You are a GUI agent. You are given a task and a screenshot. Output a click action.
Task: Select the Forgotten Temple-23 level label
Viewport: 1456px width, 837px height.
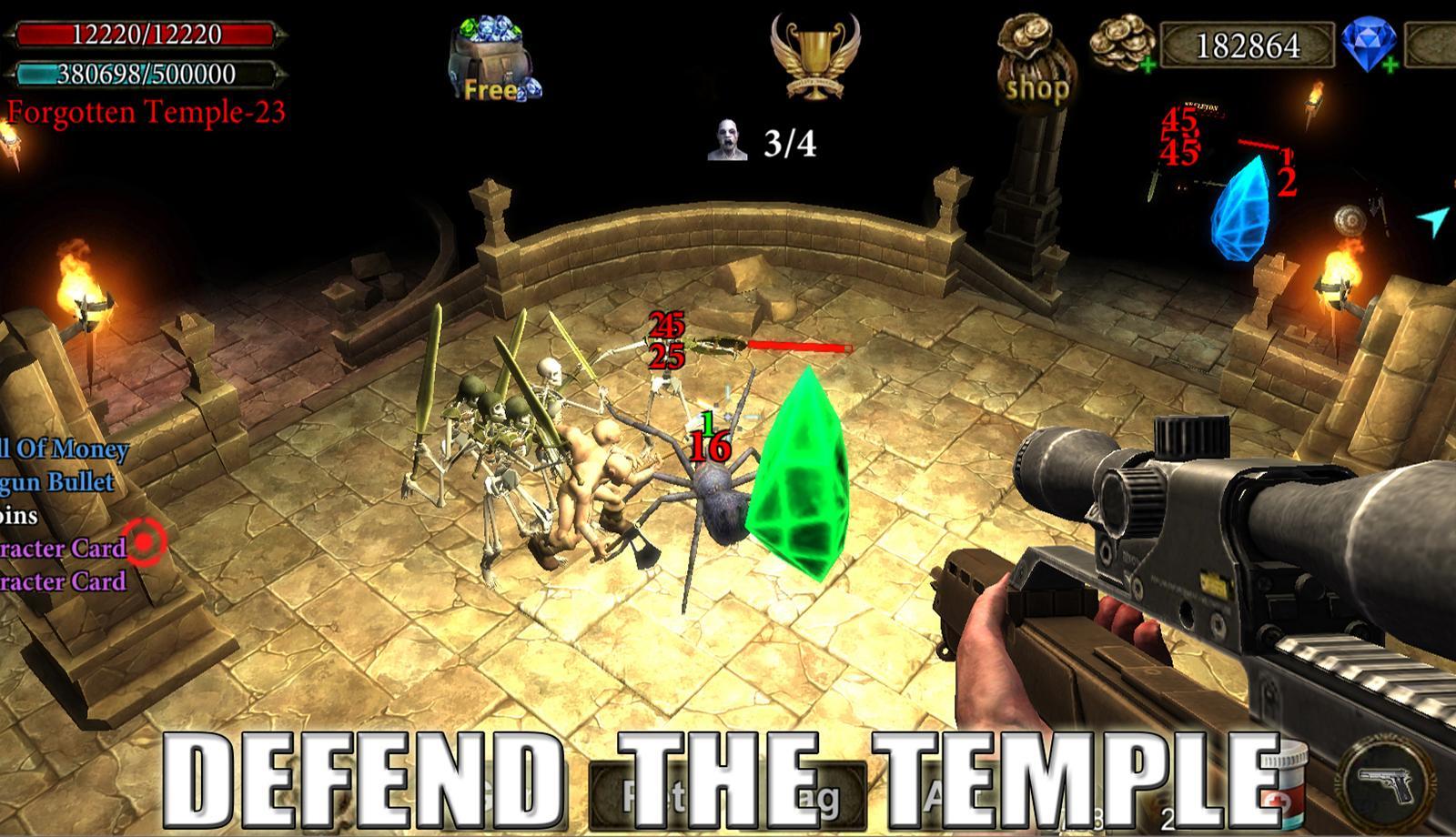point(146,113)
